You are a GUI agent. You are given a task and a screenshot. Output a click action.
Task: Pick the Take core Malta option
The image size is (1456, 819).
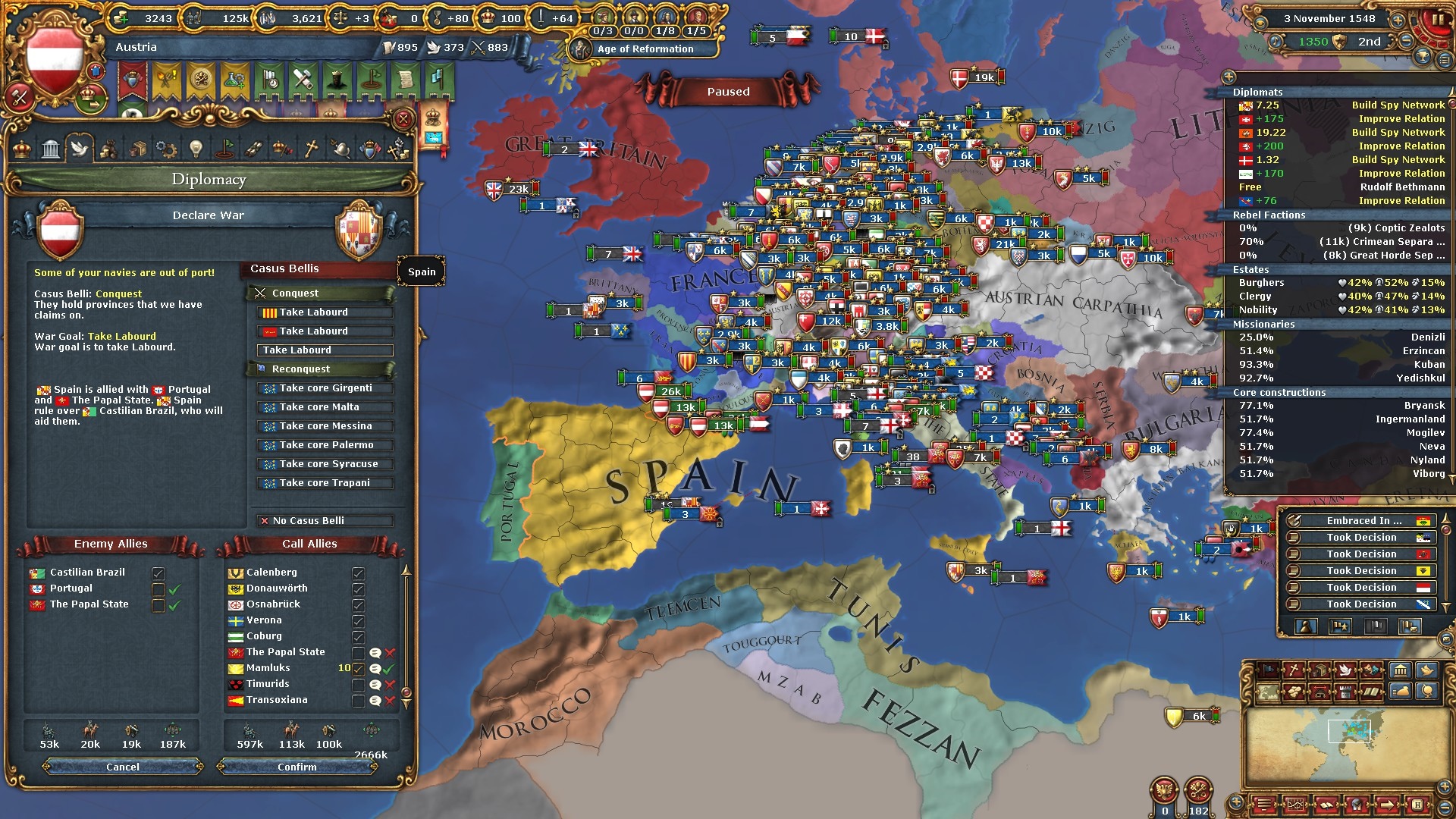325,407
